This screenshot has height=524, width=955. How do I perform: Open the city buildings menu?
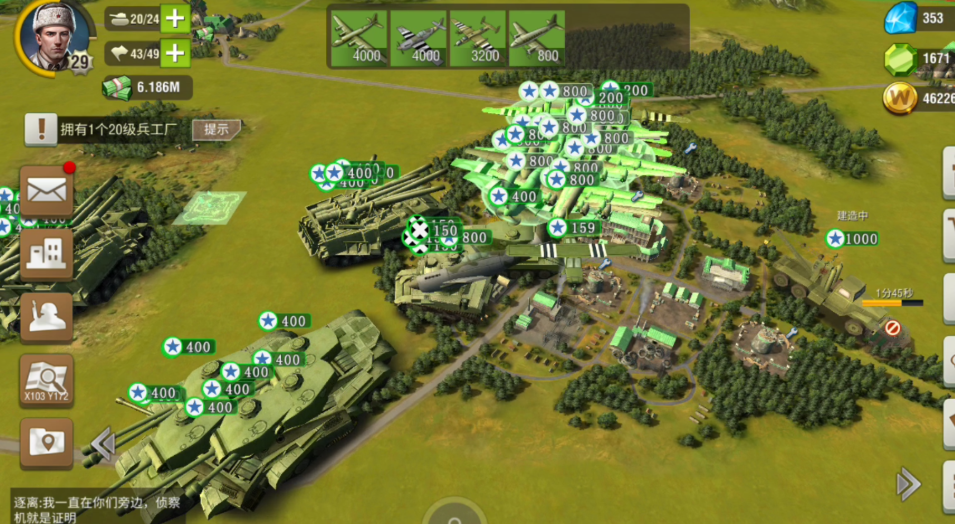[x=46, y=254]
